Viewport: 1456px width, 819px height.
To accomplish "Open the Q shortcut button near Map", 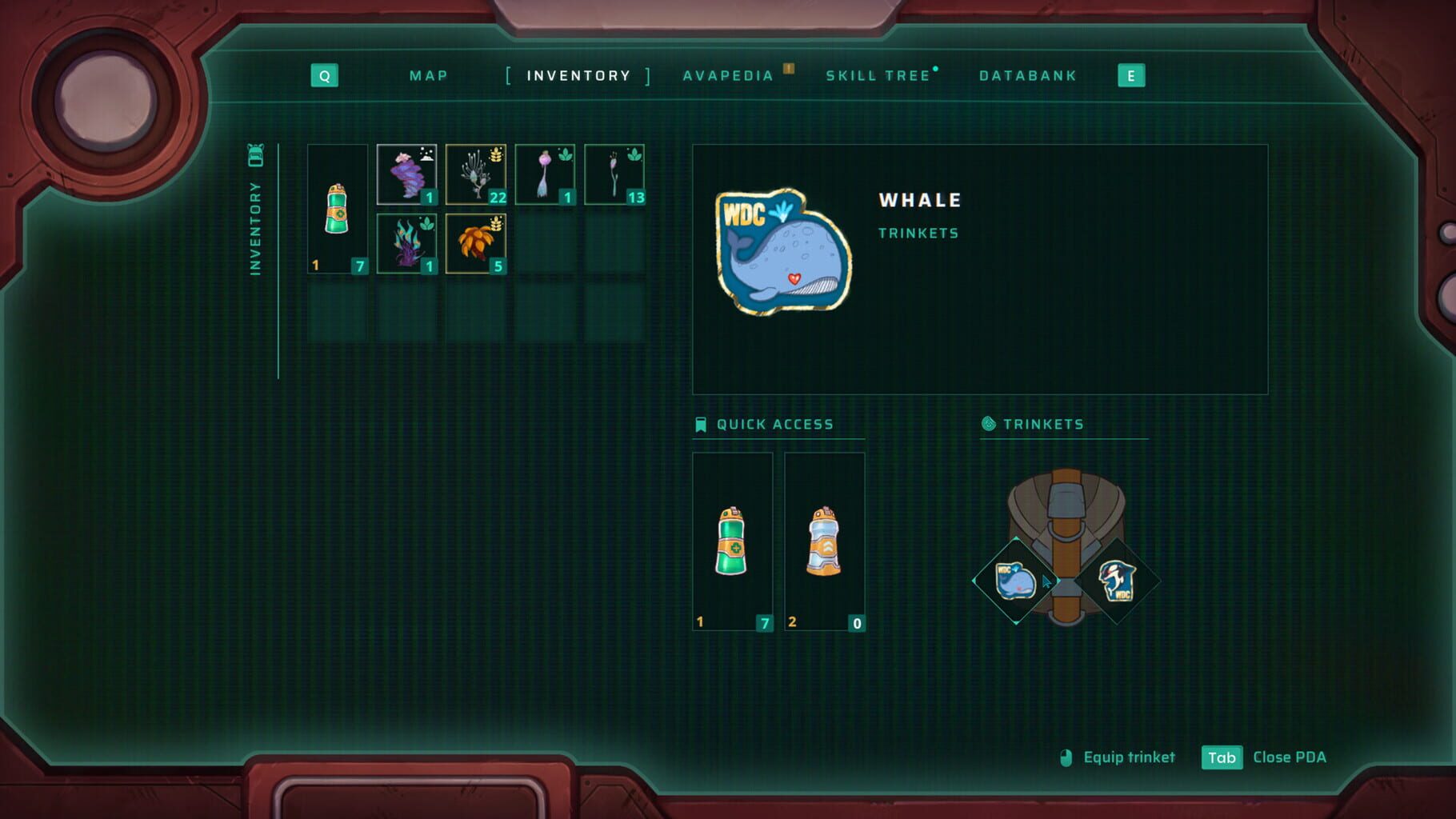I will point(324,75).
